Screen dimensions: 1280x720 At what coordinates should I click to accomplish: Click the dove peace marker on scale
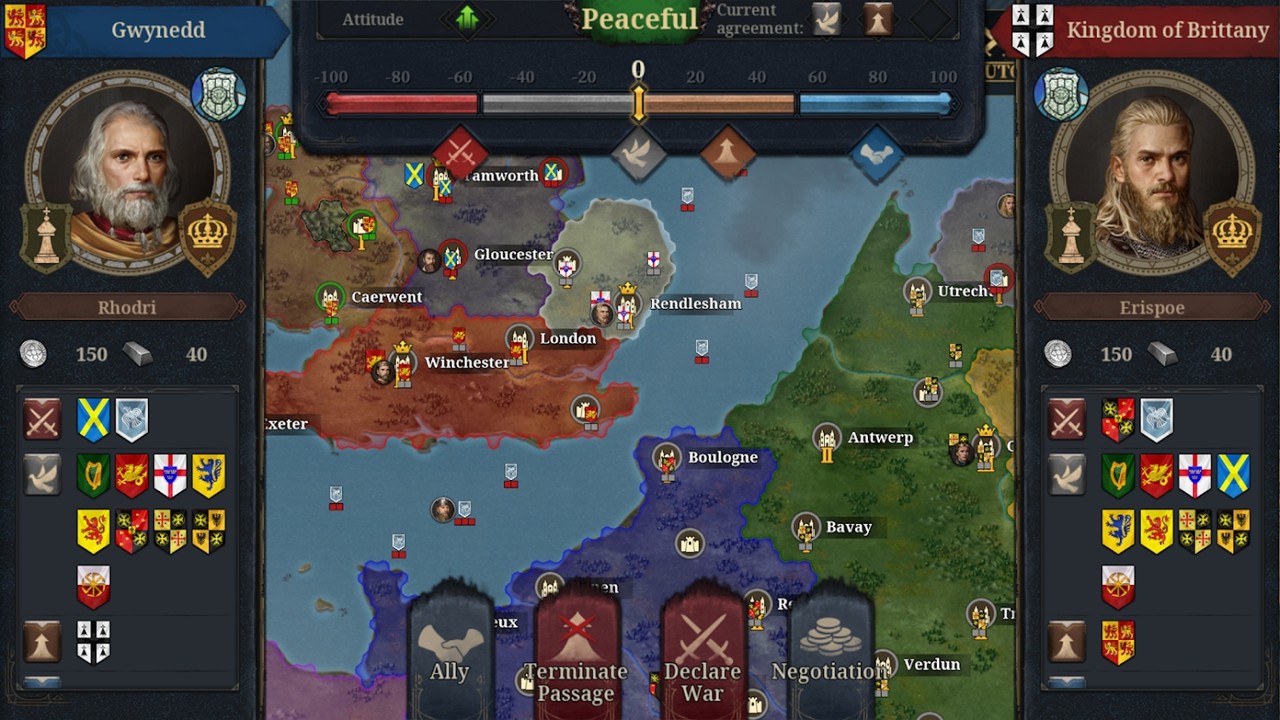(638, 153)
